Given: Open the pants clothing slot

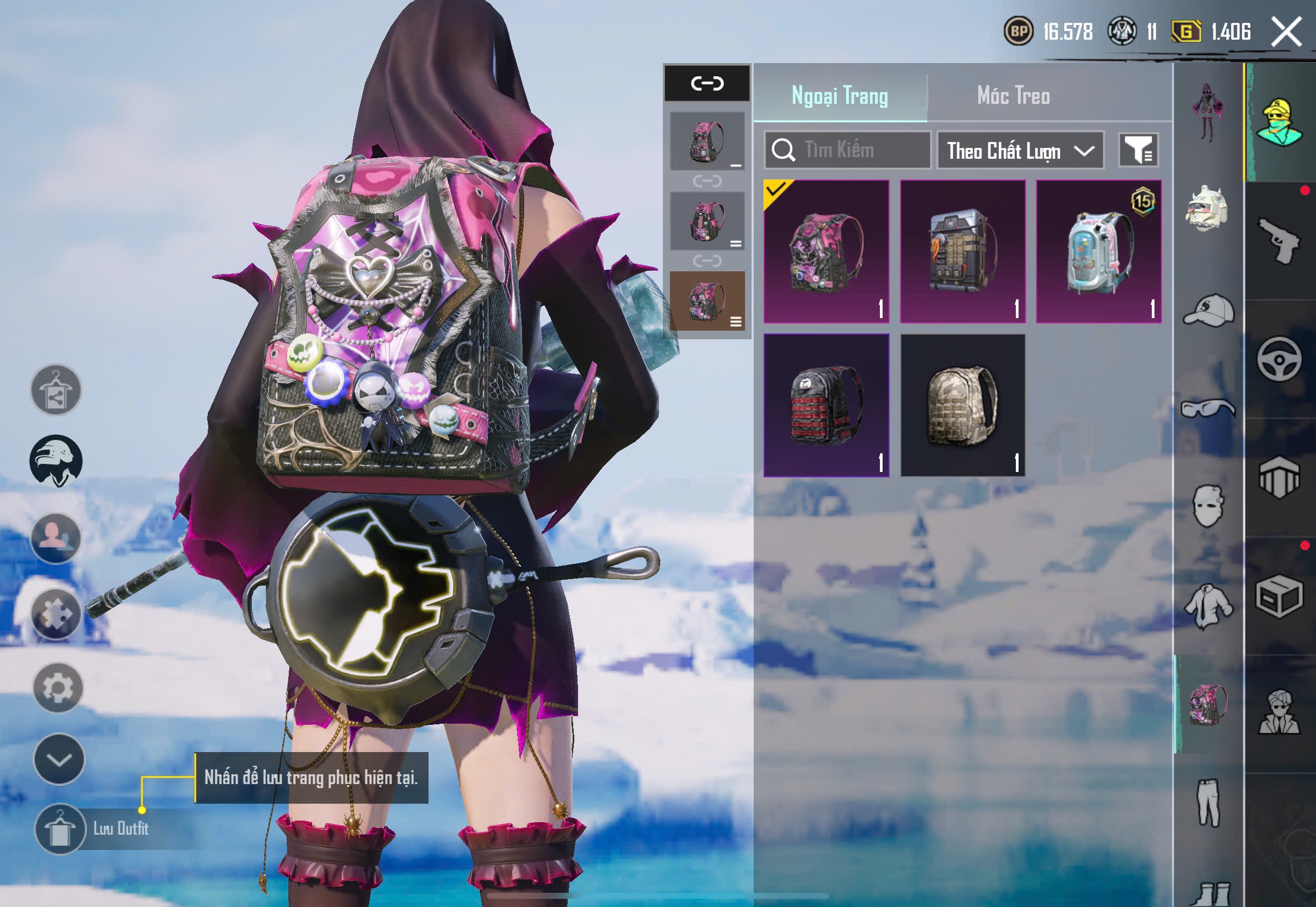Looking at the screenshot, I should tap(1209, 803).
